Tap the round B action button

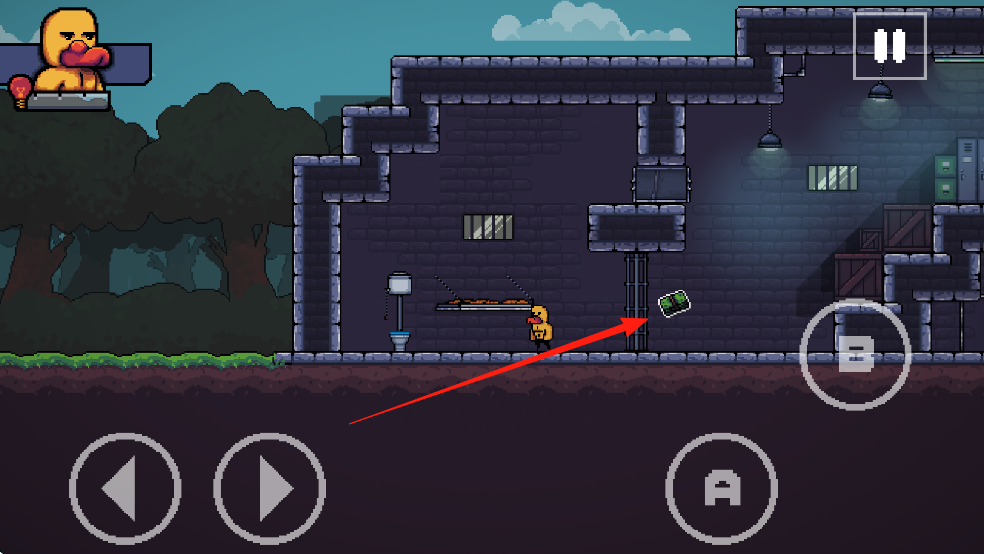click(855, 354)
